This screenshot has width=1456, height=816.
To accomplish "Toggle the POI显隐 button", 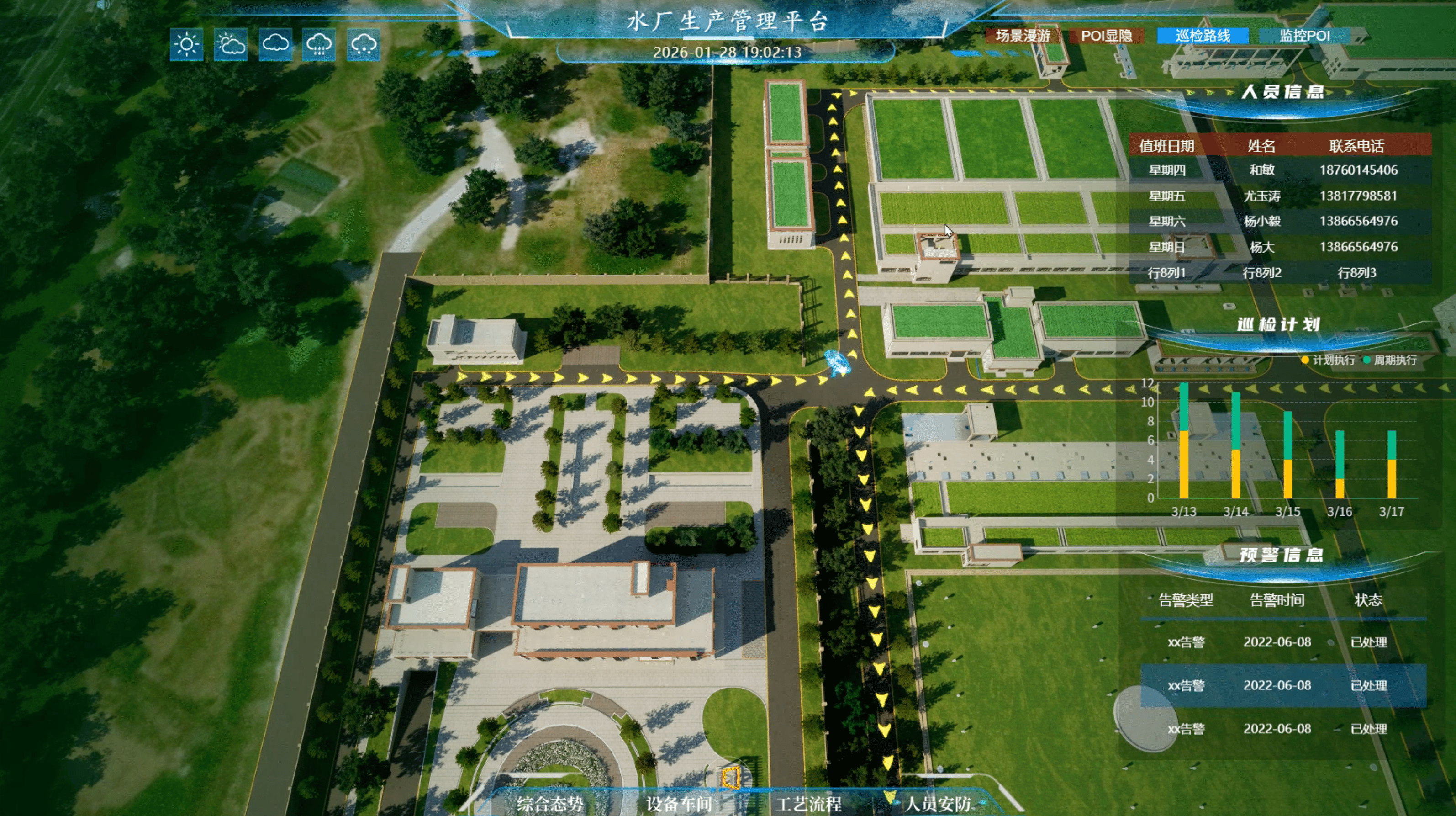I will 1106,36.
